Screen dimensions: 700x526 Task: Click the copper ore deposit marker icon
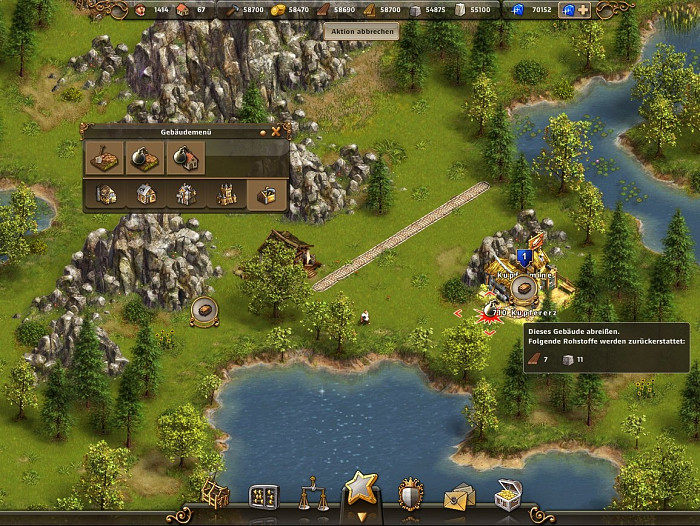click(x=204, y=311)
